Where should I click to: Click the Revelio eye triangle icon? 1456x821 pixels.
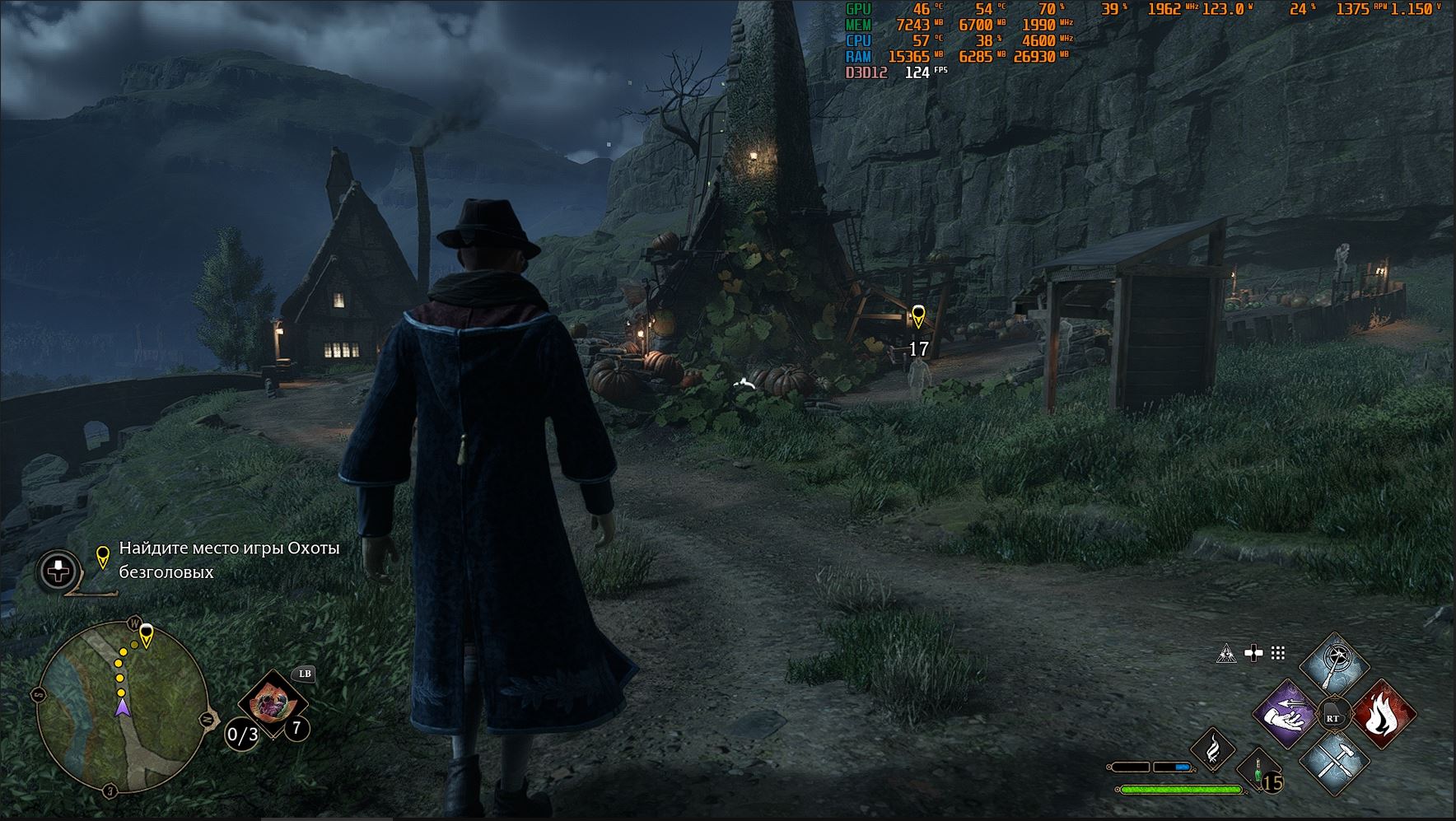(x=1226, y=654)
